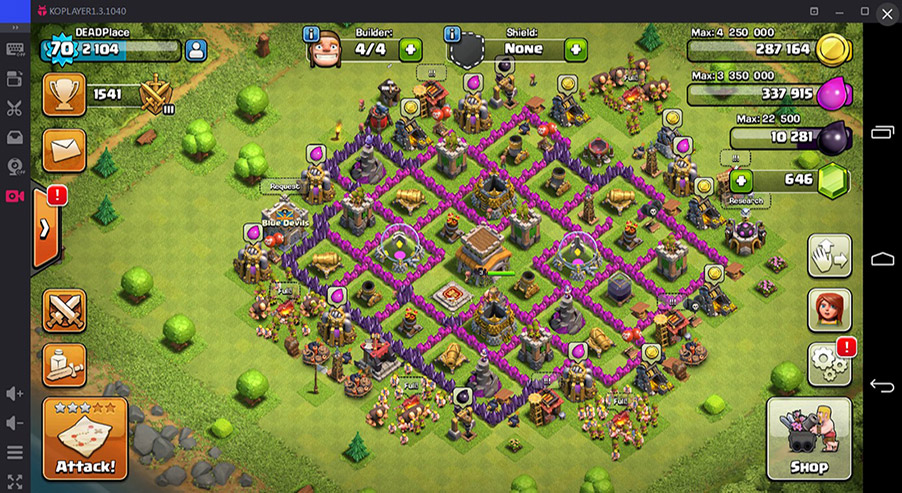This screenshot has width=902, height=493.
Task: Expand the clan chat side arrow
Action: pos(45,228)
